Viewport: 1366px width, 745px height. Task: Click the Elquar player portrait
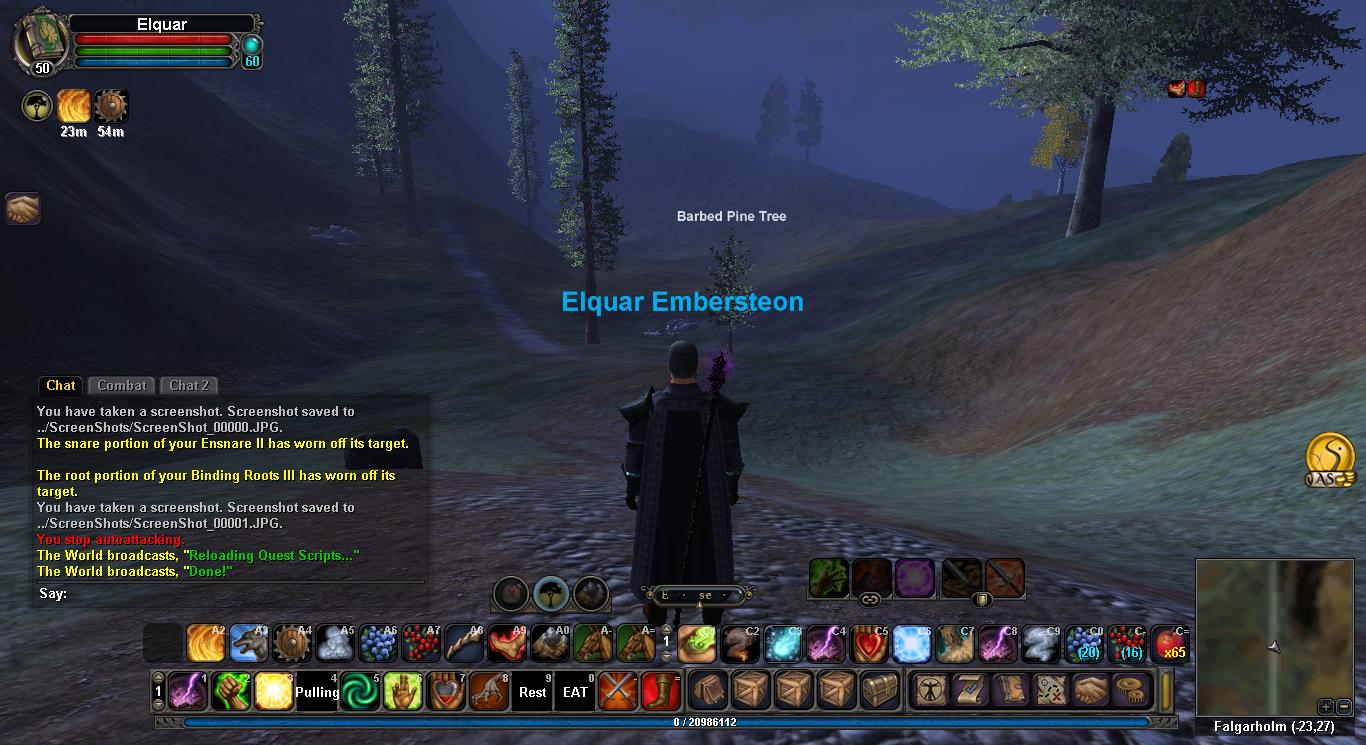40,41
